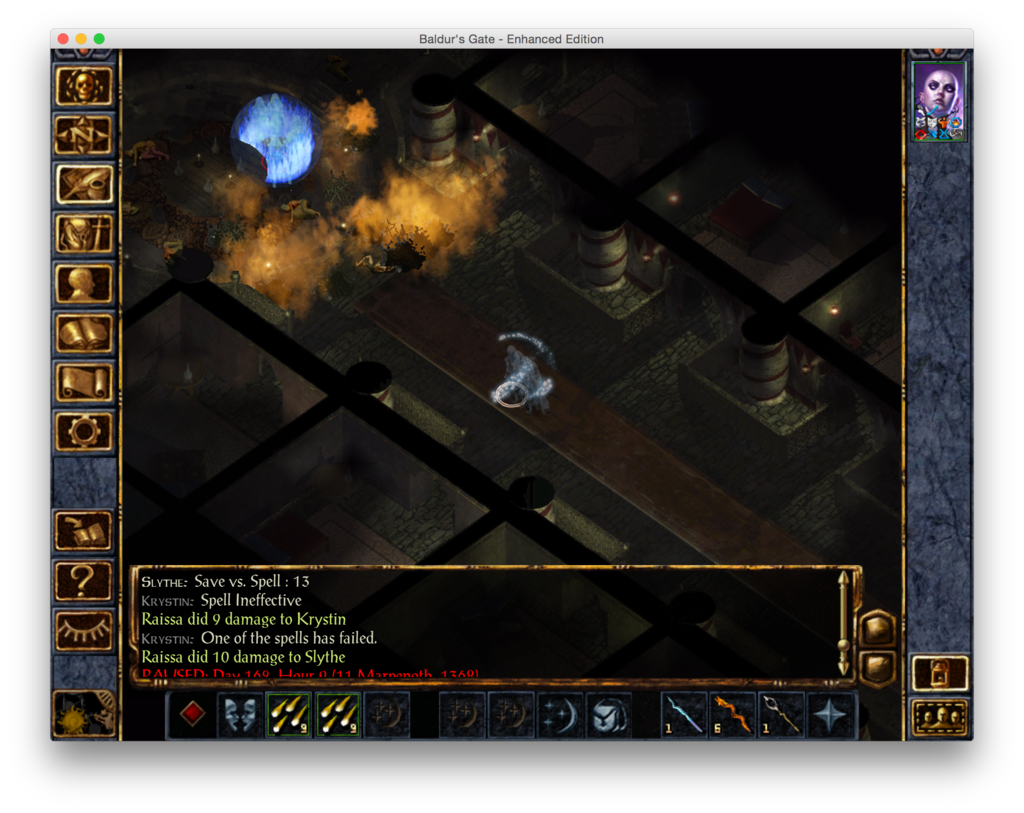
Task: Toggle the question mark help button
Action: pos(84,580)
